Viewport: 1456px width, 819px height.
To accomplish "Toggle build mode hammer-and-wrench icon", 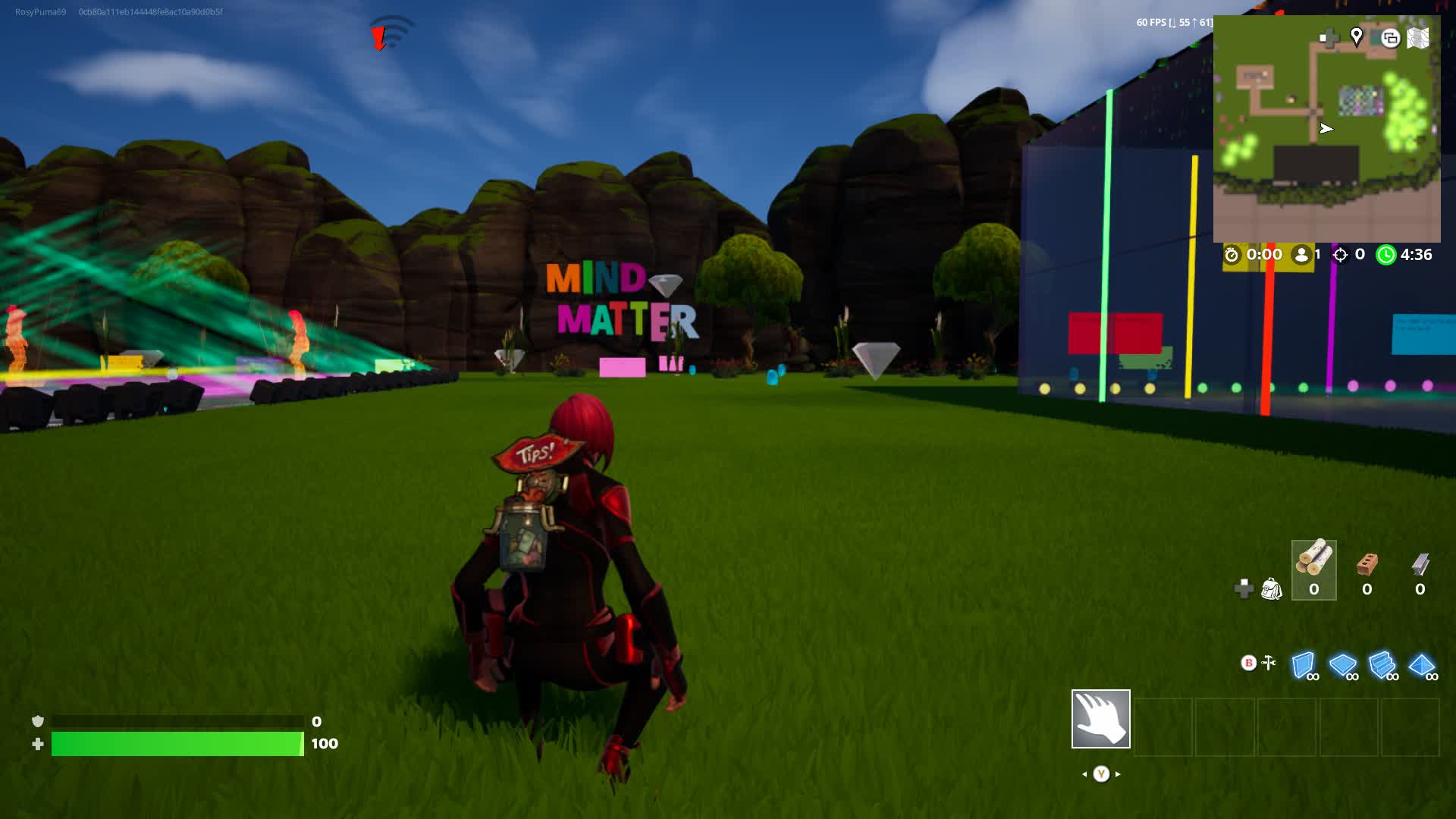I will (1268, 664).
